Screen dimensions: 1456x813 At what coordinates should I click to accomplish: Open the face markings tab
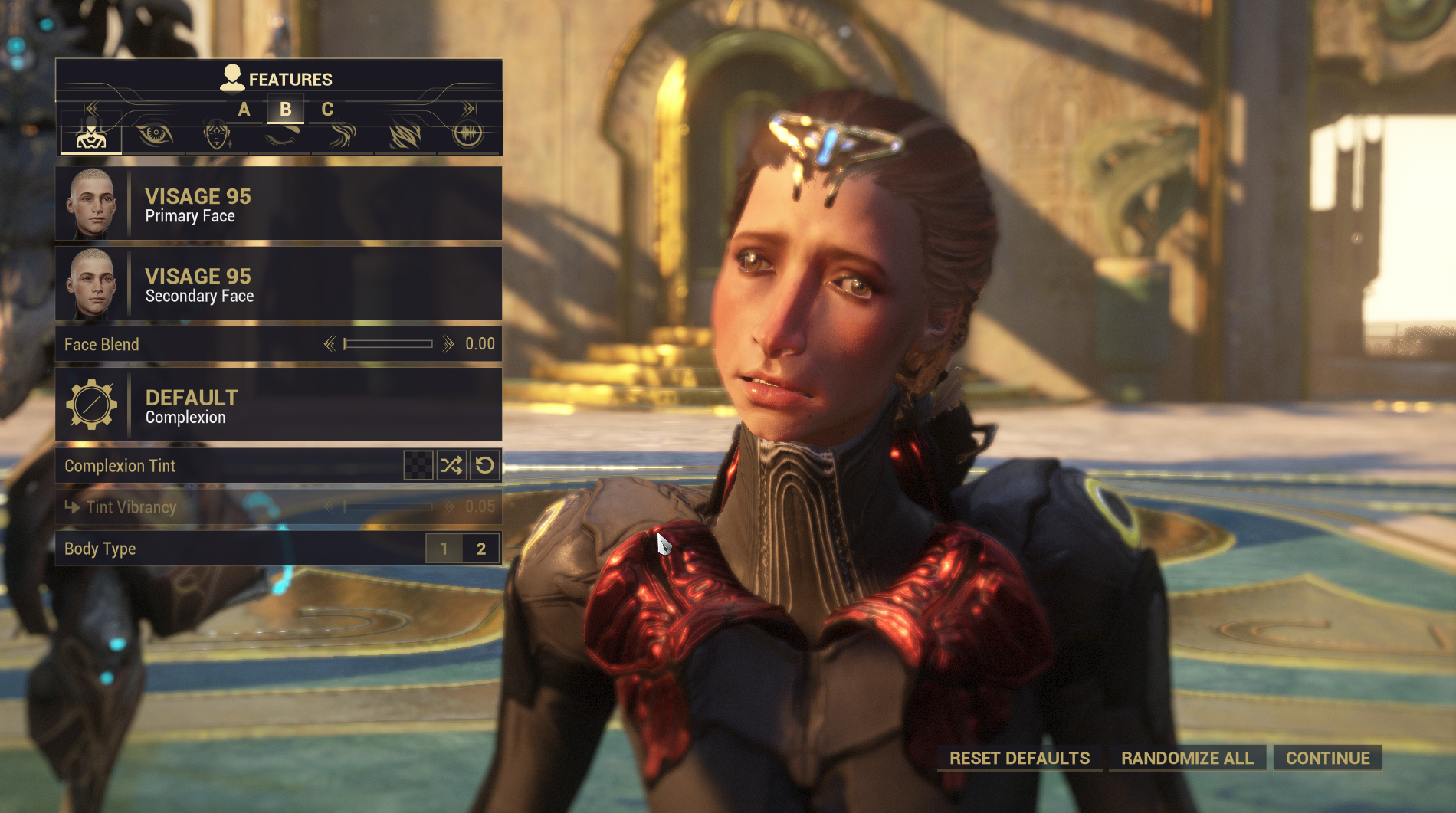pyautogui.click(x=217, y=136)
